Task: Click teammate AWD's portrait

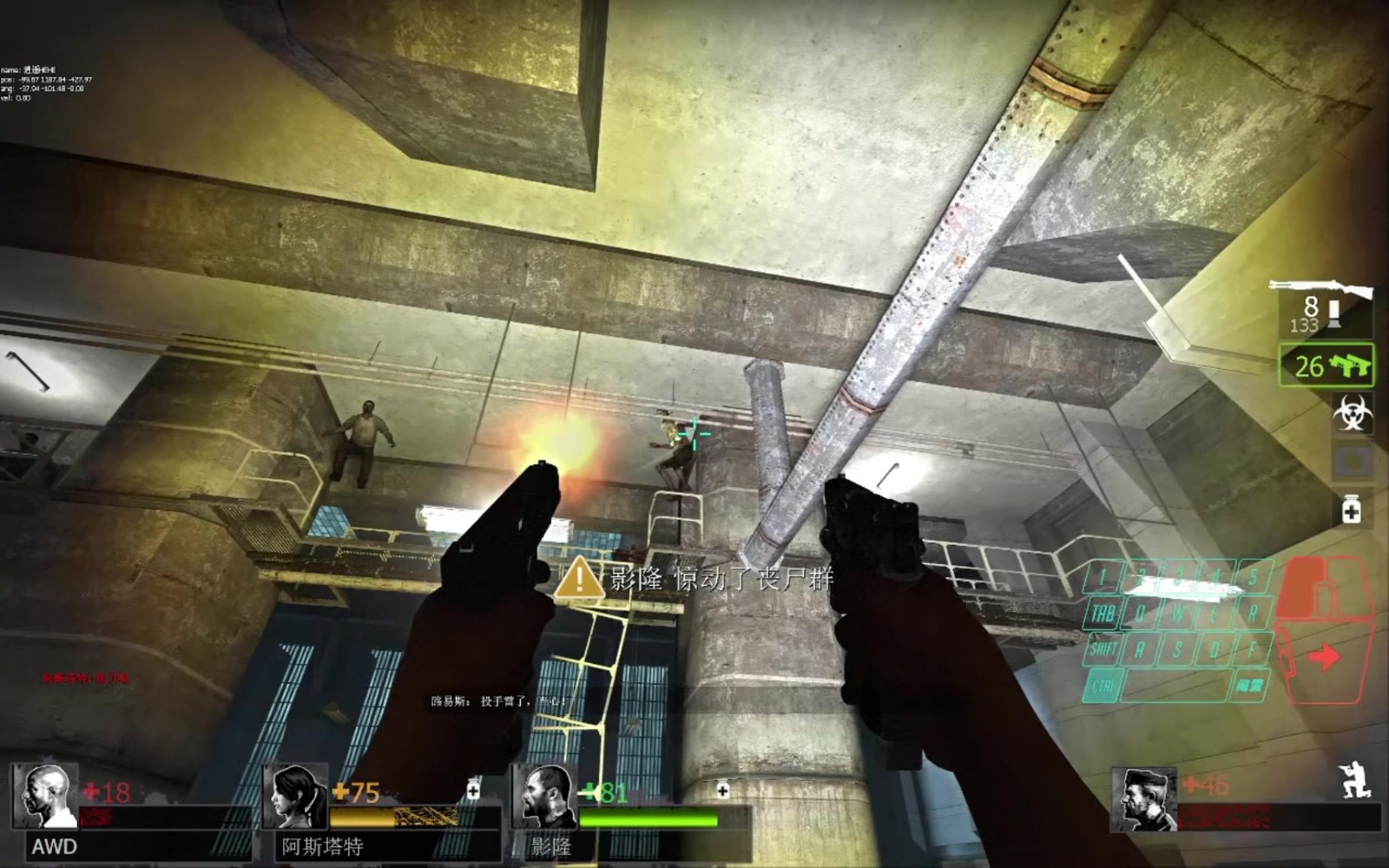Action: (46, 796)
